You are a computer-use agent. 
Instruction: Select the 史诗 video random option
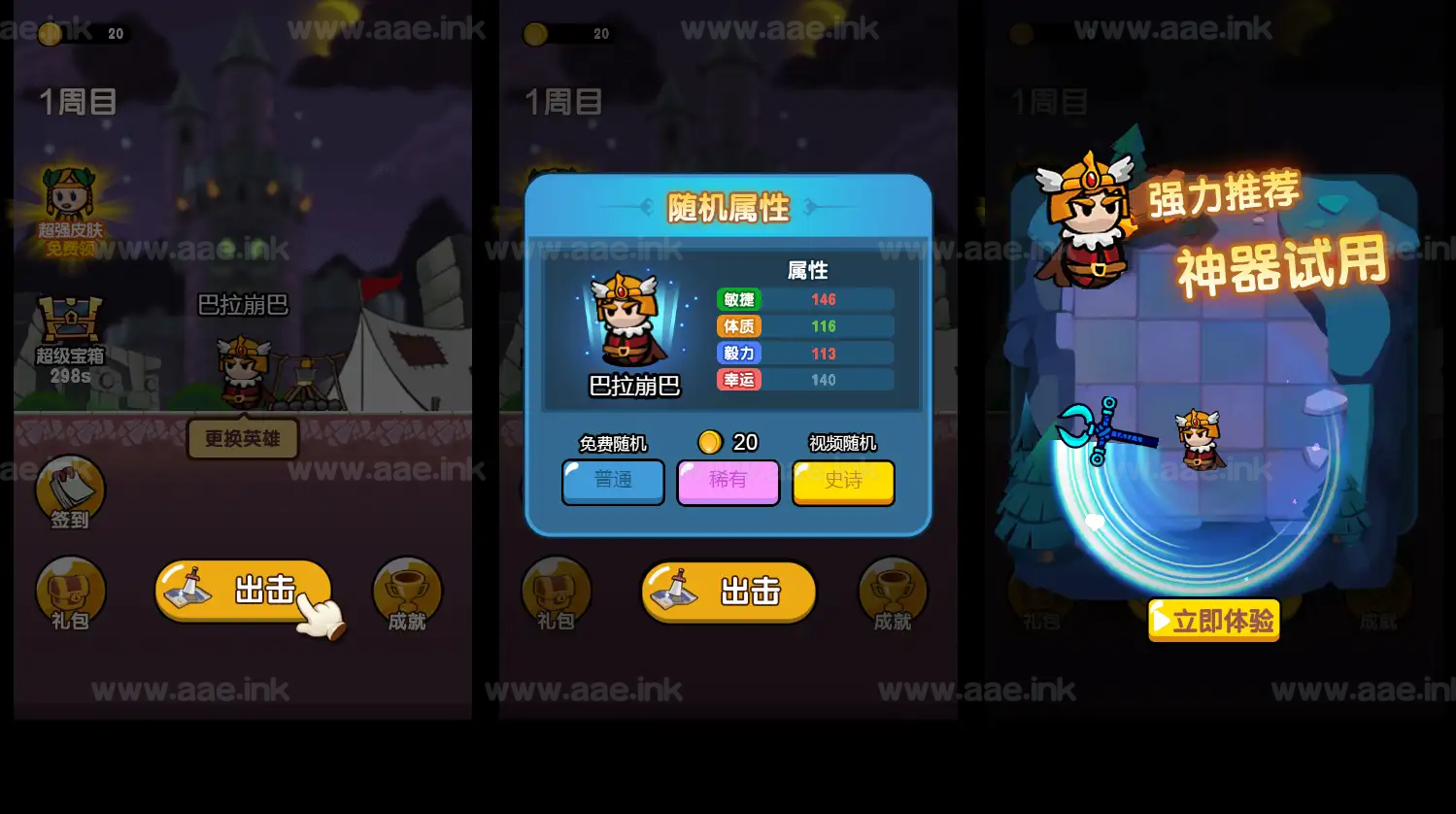click(x=843, y=482)
